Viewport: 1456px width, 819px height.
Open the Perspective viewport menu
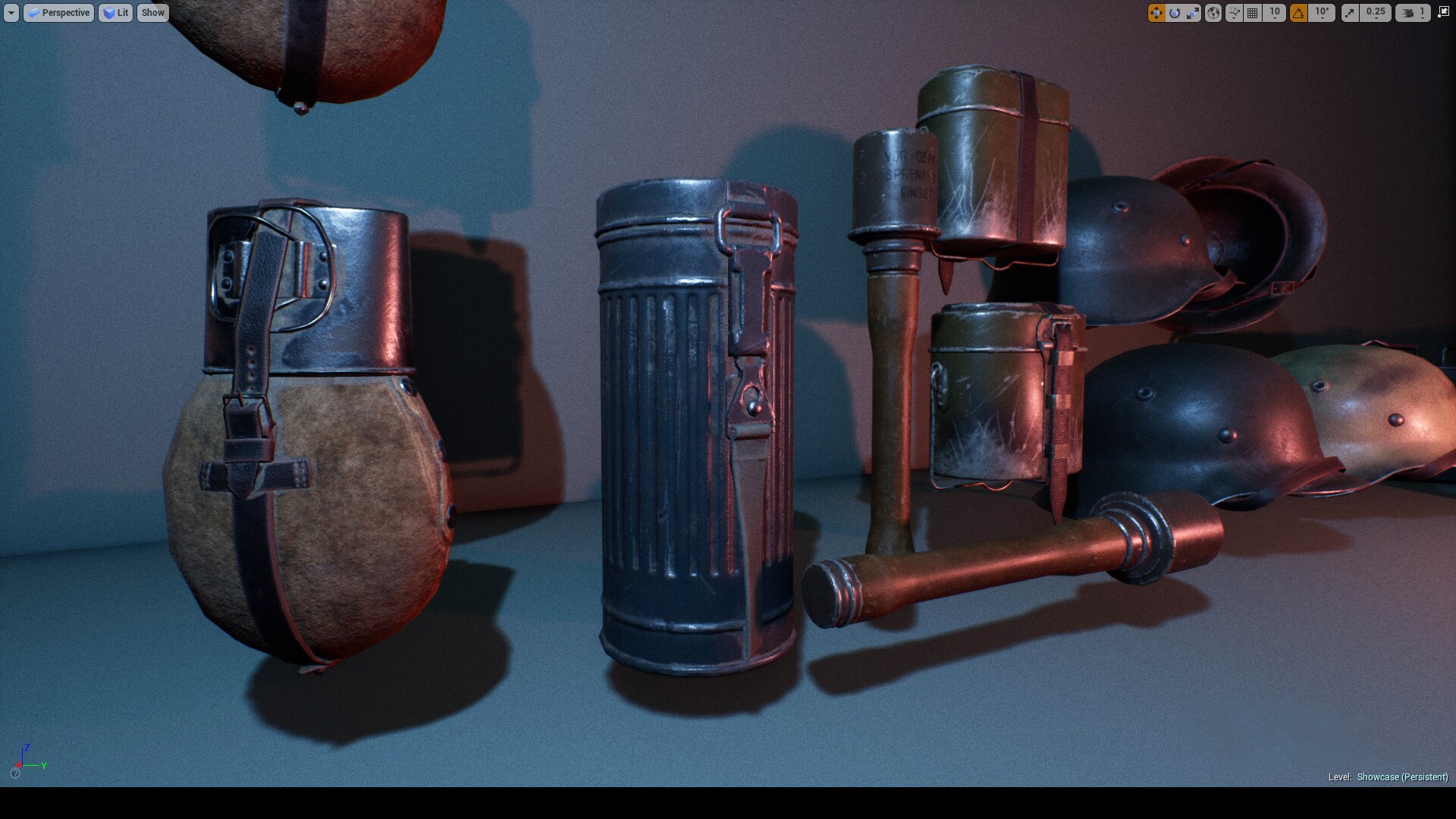click(x=59, y=12)
